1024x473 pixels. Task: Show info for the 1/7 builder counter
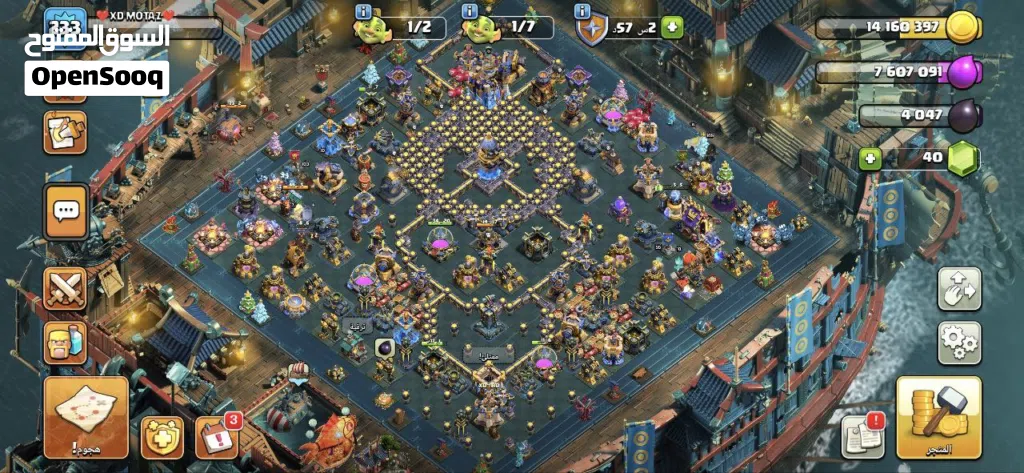click(468, 12)
